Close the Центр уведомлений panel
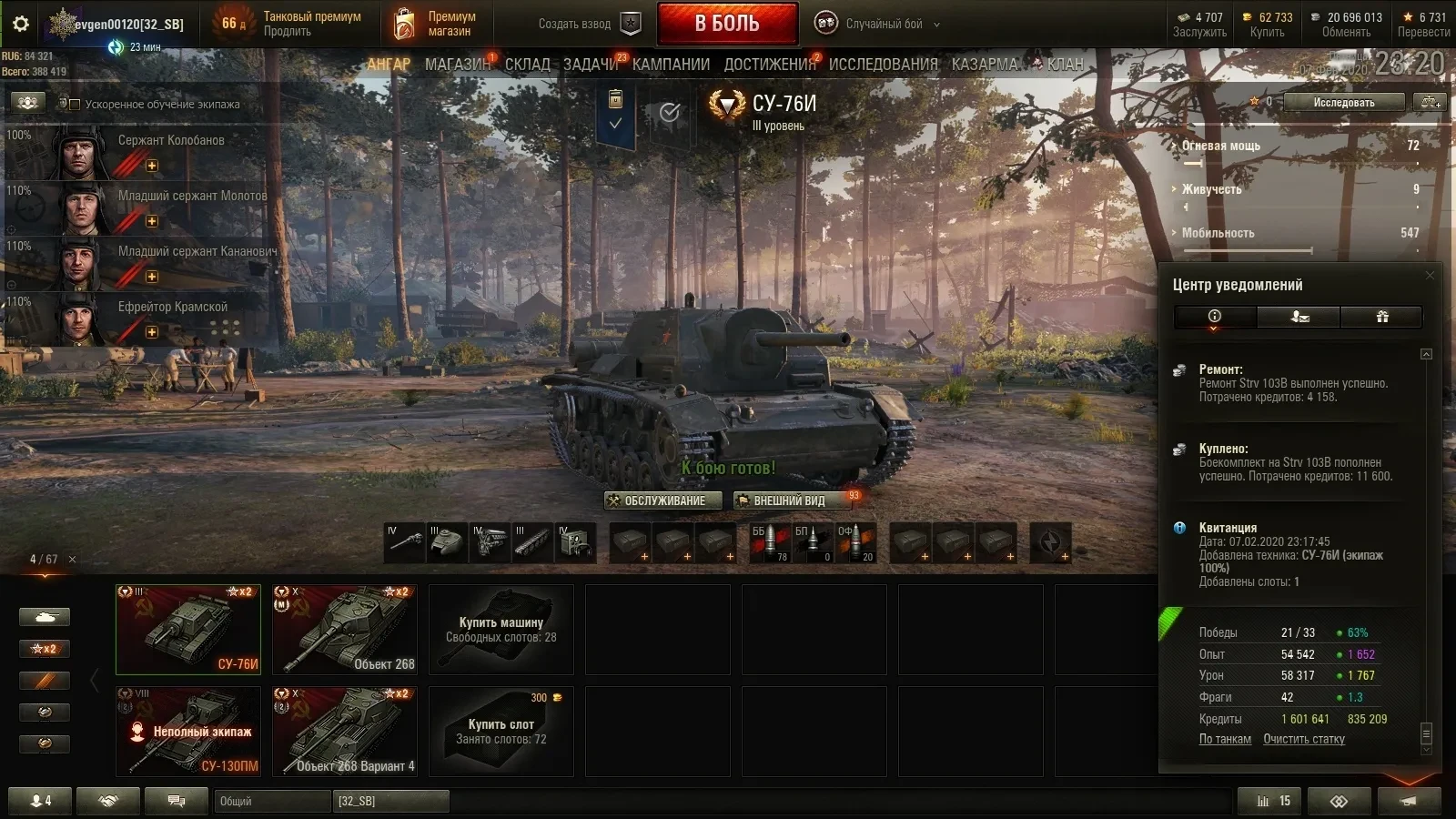The height and width of the screenshot is (819, 1456). [1430, 275]
